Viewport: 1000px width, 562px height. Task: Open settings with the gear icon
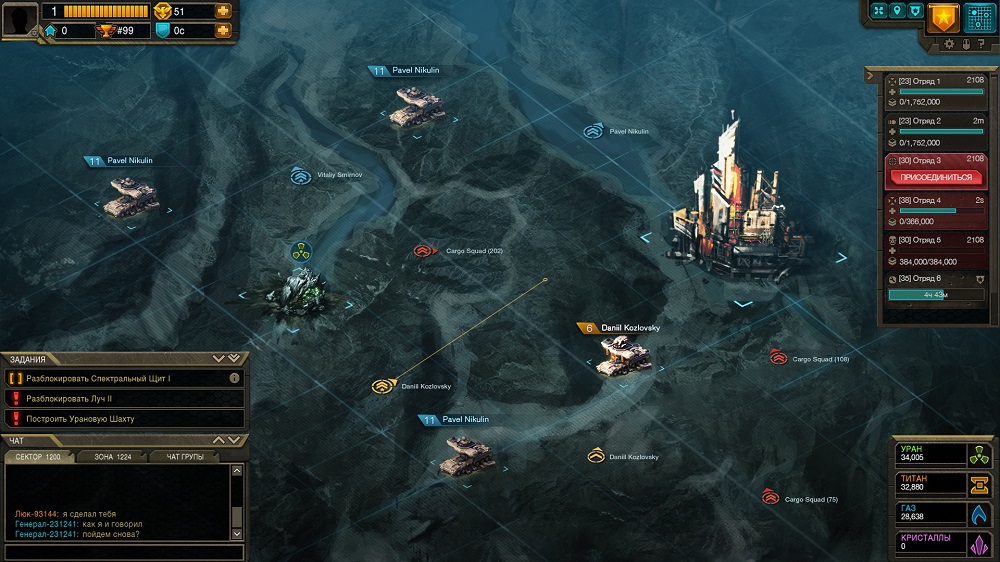pos(950,44)
